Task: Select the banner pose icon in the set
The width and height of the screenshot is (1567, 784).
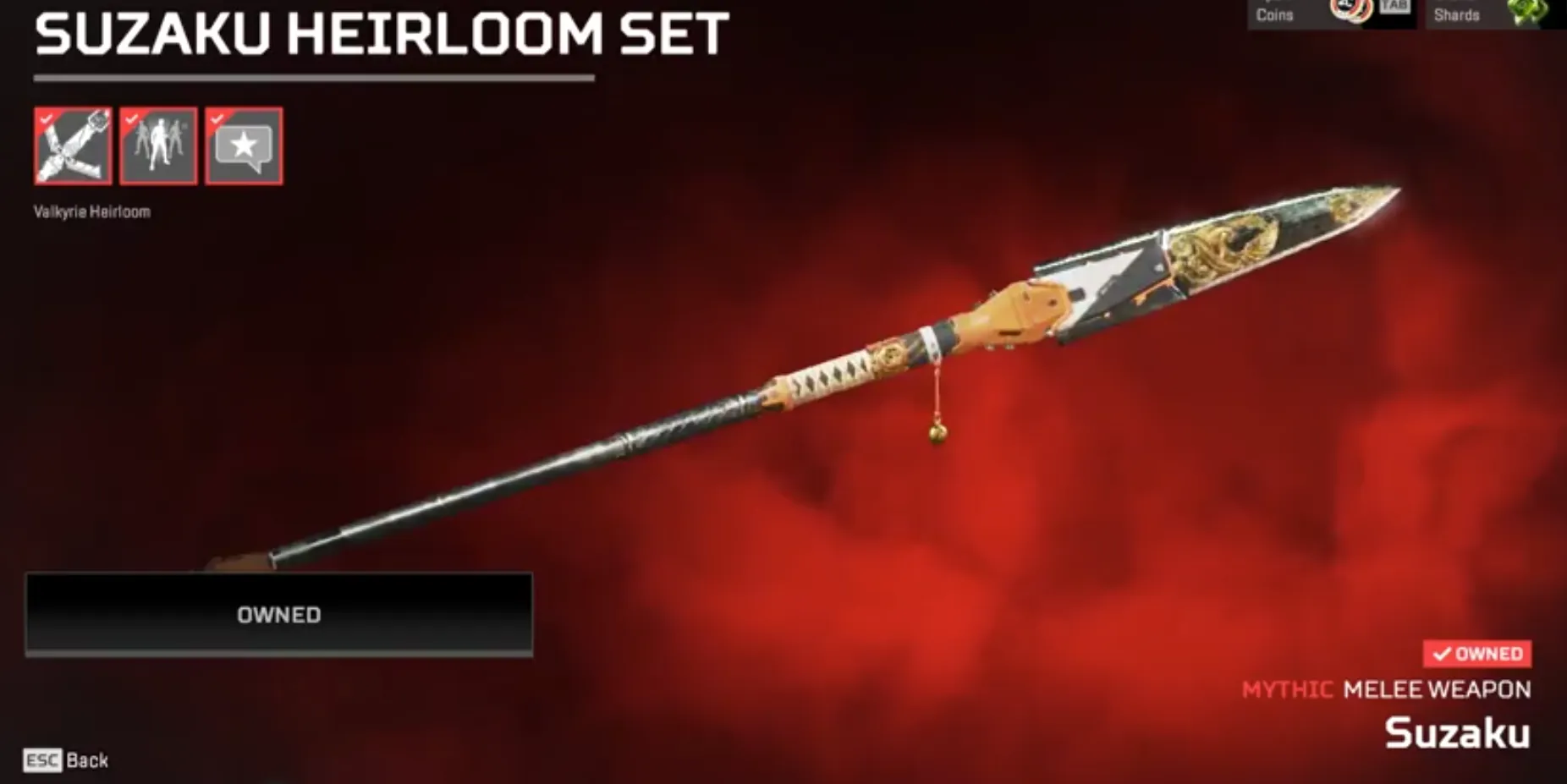Action: [x=158, y=146]
